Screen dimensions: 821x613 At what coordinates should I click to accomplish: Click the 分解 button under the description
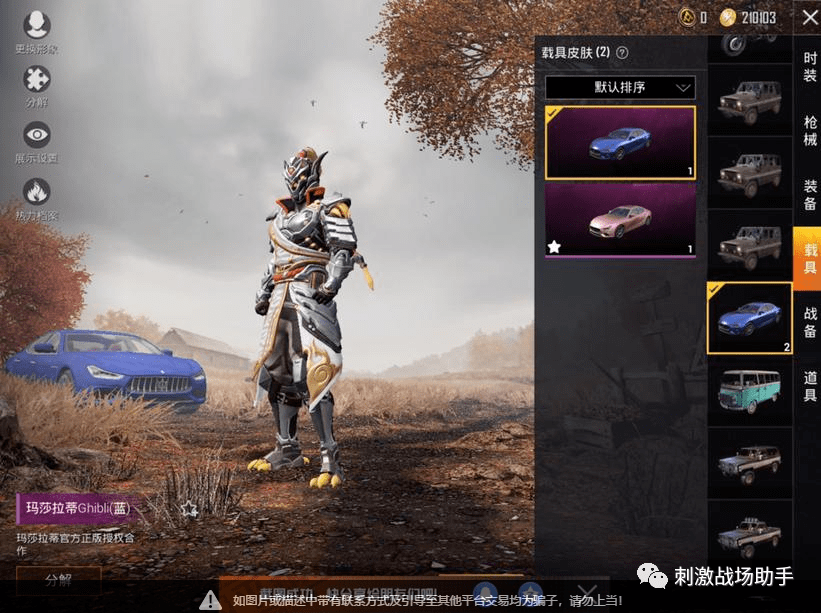coord(59,579)
